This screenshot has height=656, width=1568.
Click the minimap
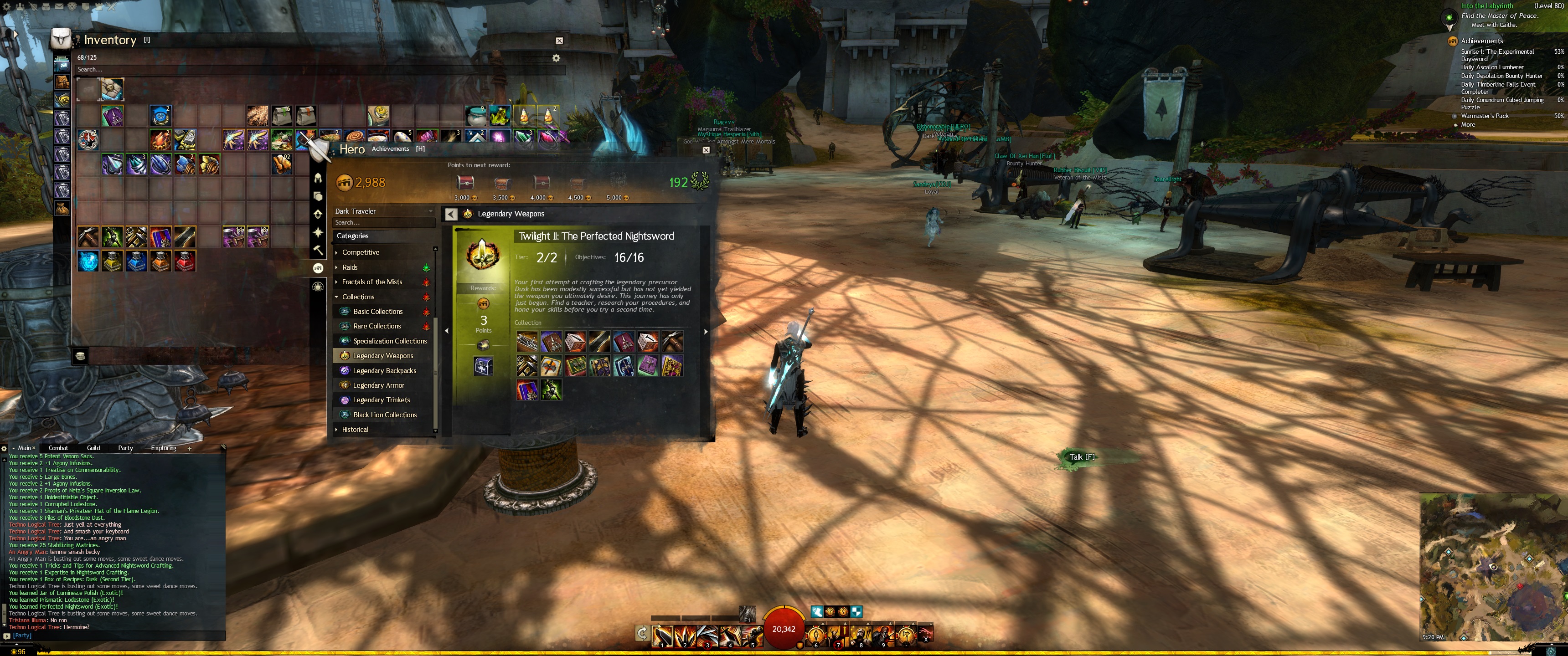pos(1492,566)
